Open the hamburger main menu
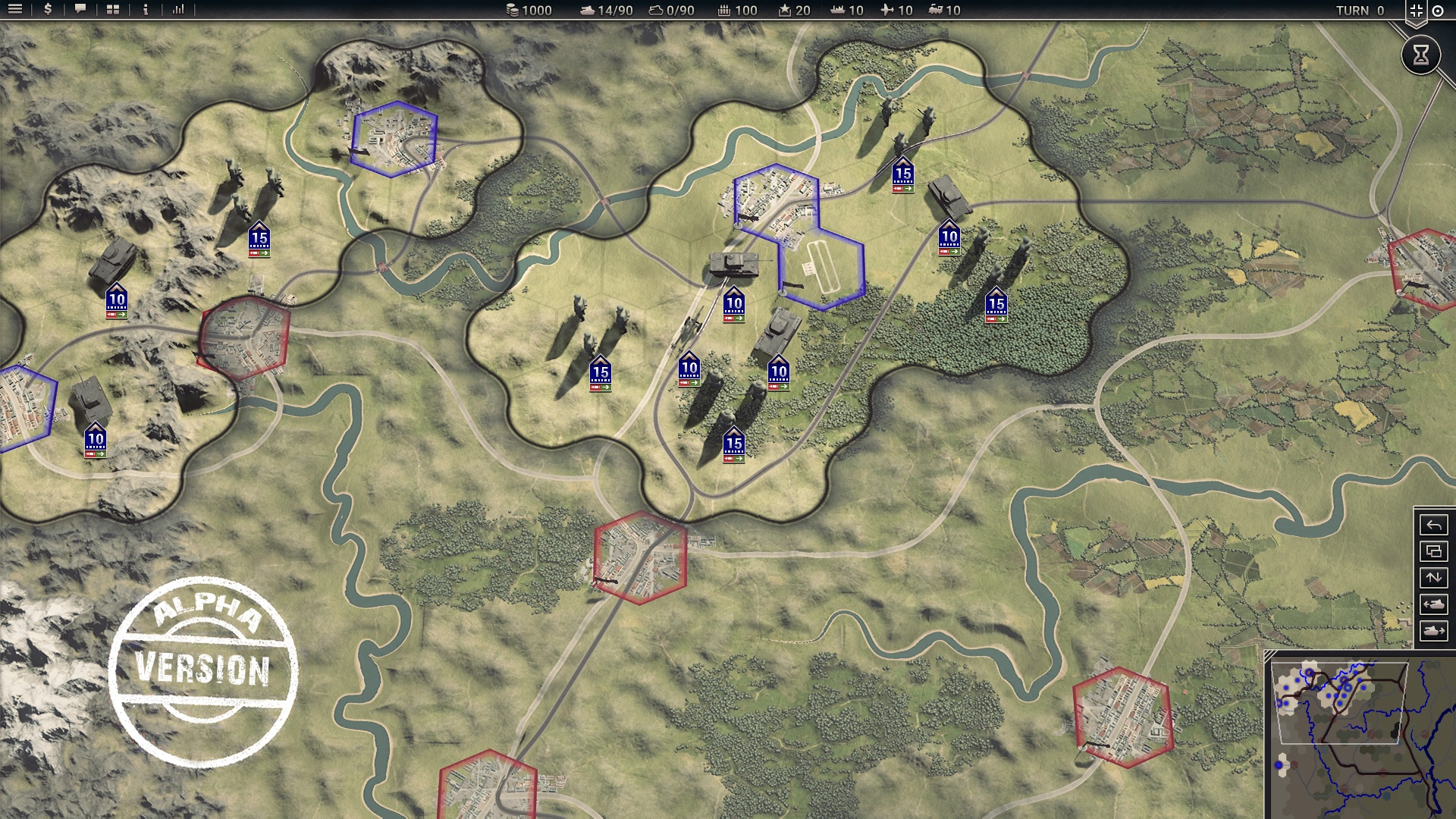Viewport: 1456px width, 819px height. pyautogui.click(x=14, y=10)
